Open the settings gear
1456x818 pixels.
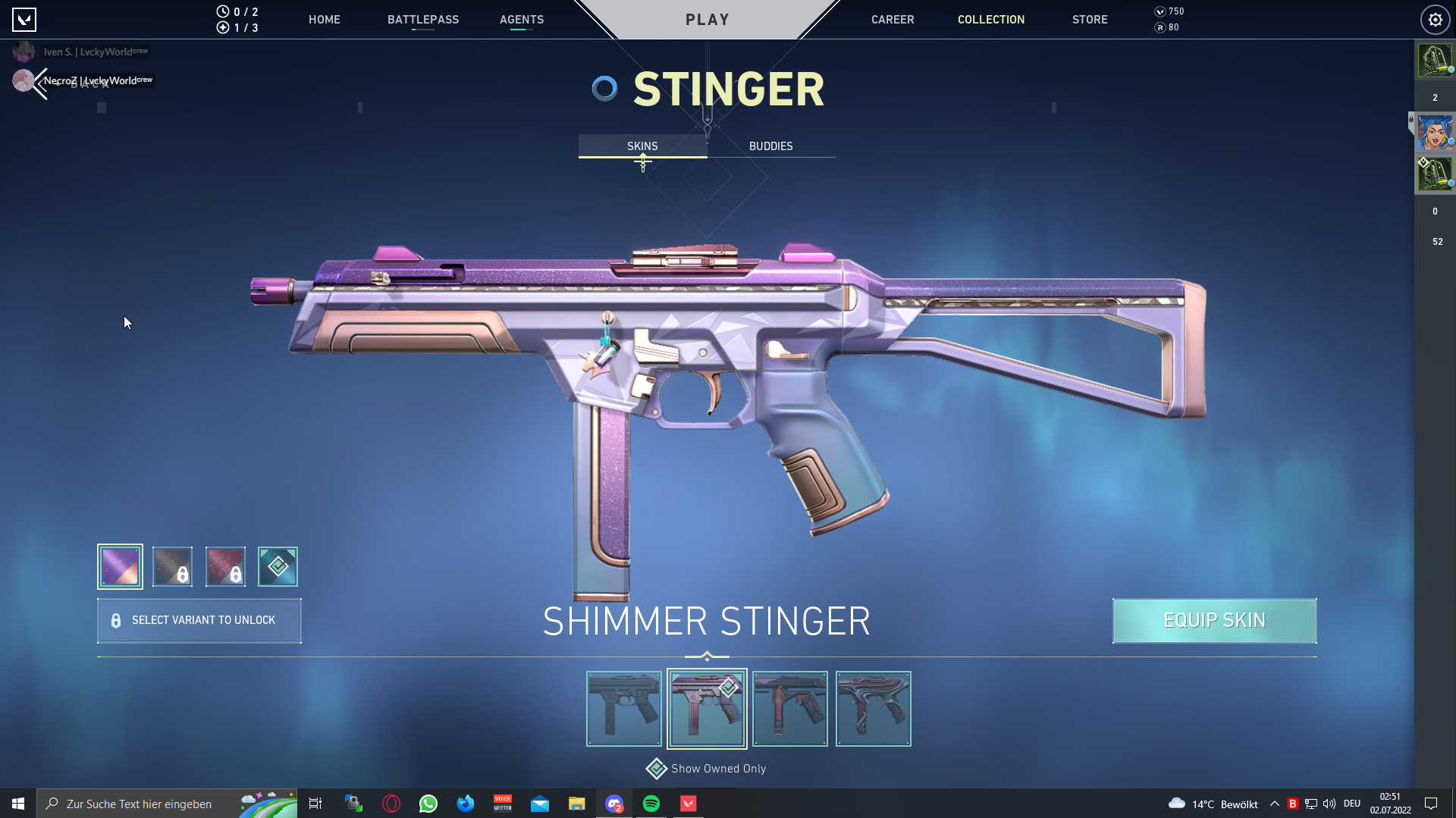coord(1435,20)
